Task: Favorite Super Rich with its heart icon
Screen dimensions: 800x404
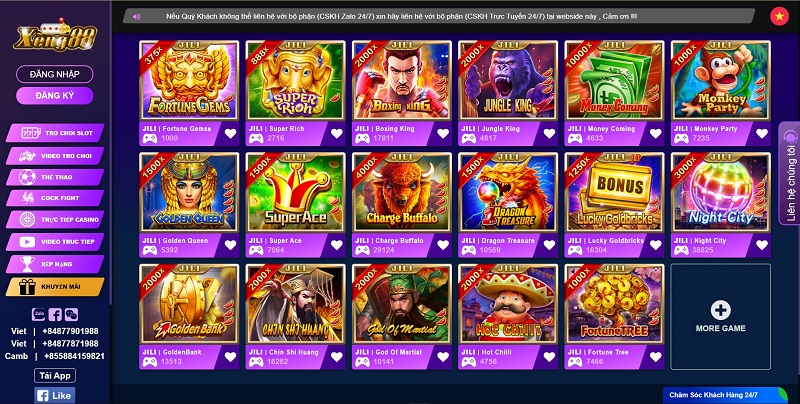Action: point(336,133)
